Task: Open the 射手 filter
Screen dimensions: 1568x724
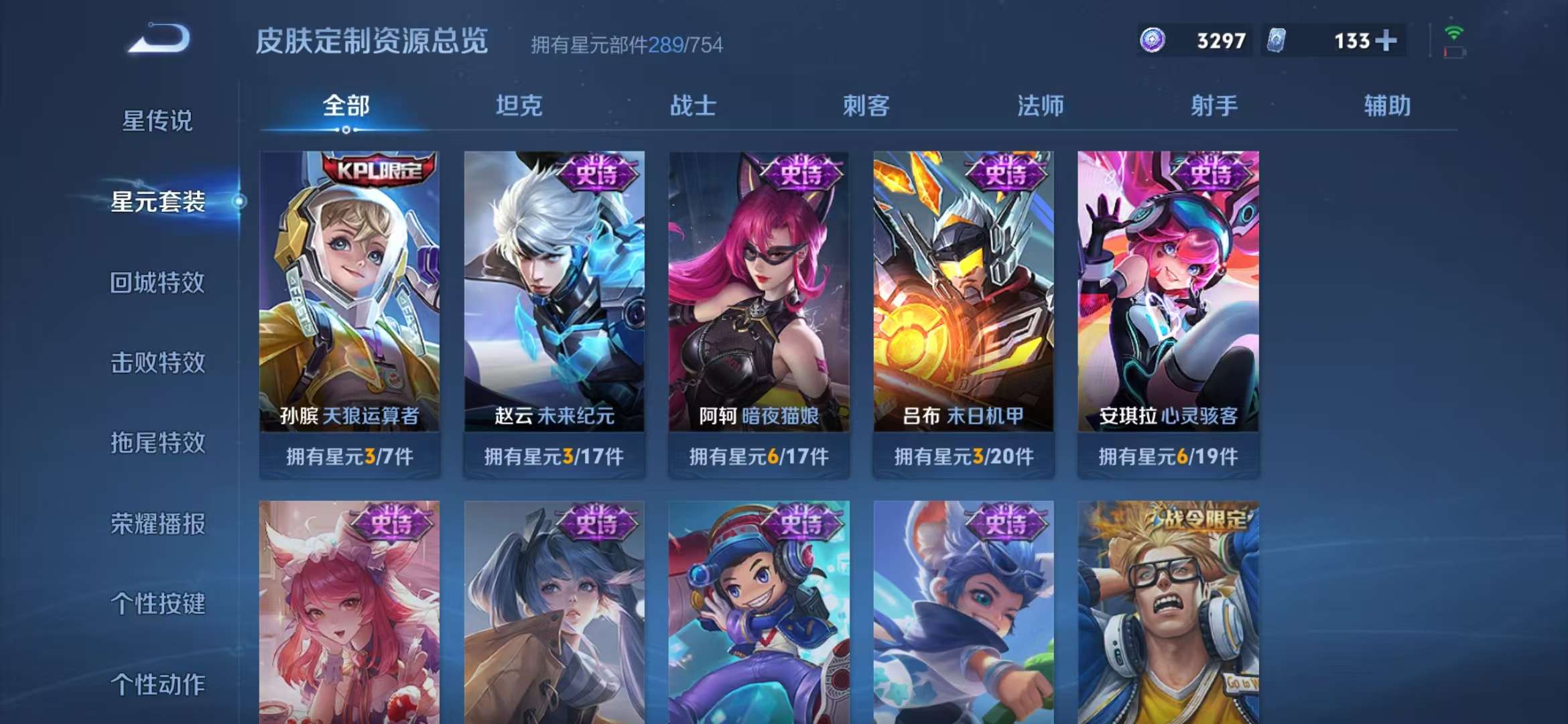Action: [1214, 105]
